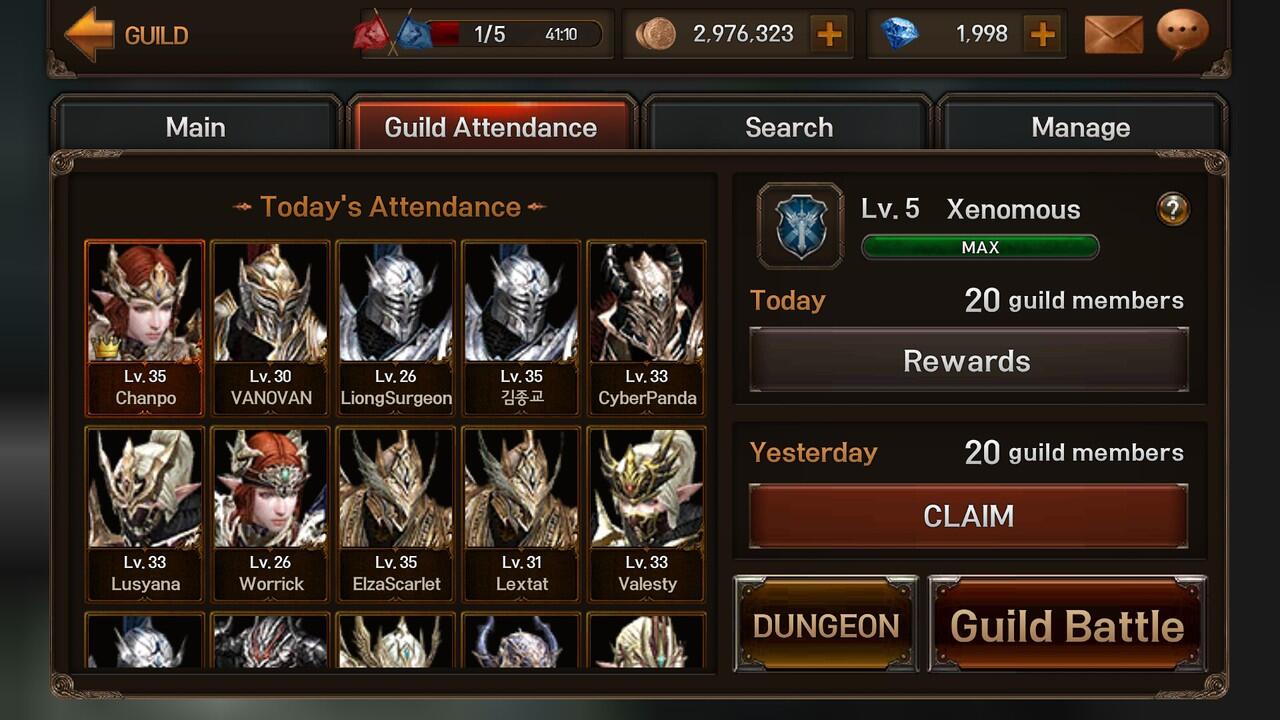The width and height of the screenshot is (1280, 720).
Task: Buy more blue diamonds with plus button
Action: (1042, 35)
